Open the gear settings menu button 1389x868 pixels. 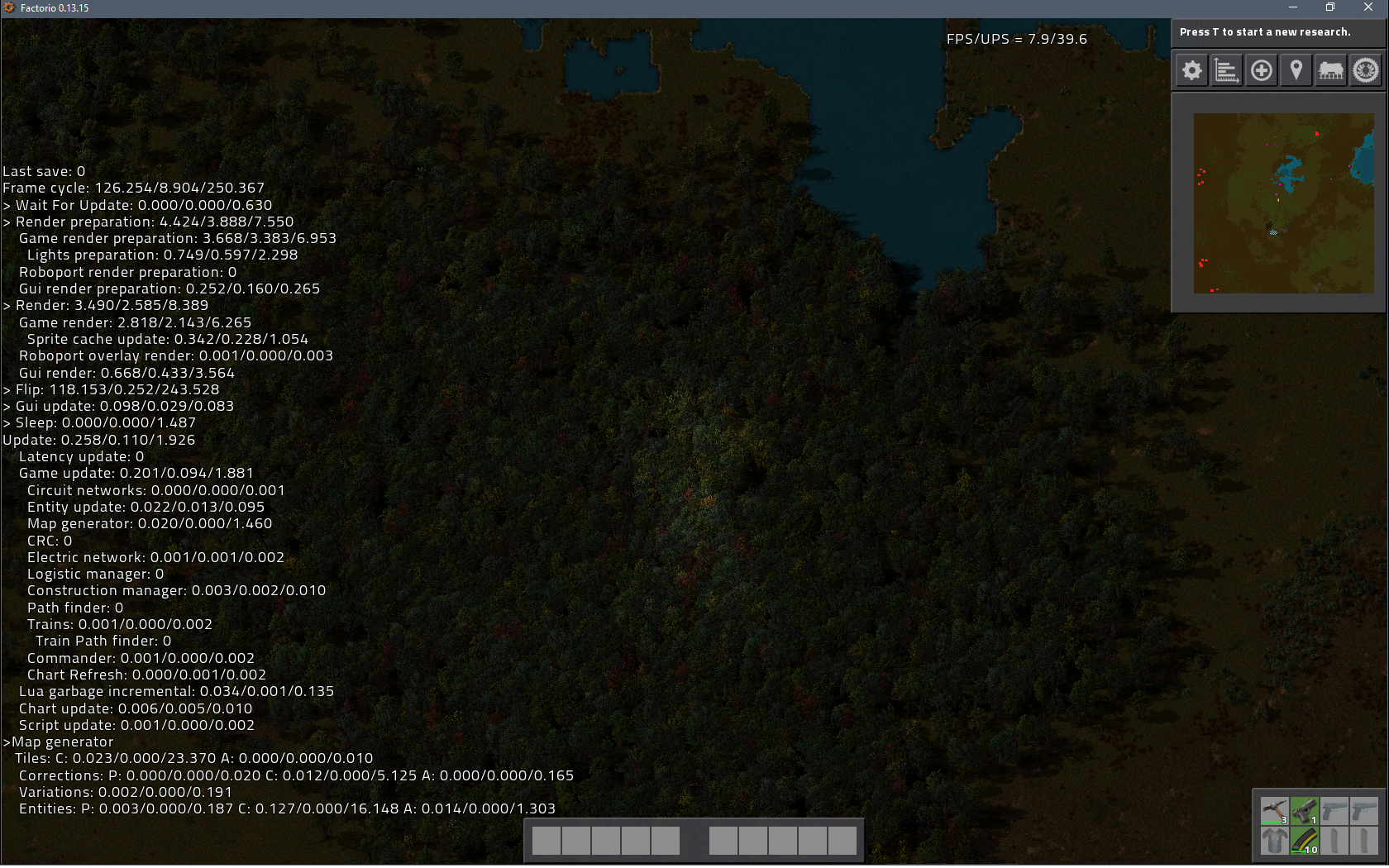[1191, 70]
